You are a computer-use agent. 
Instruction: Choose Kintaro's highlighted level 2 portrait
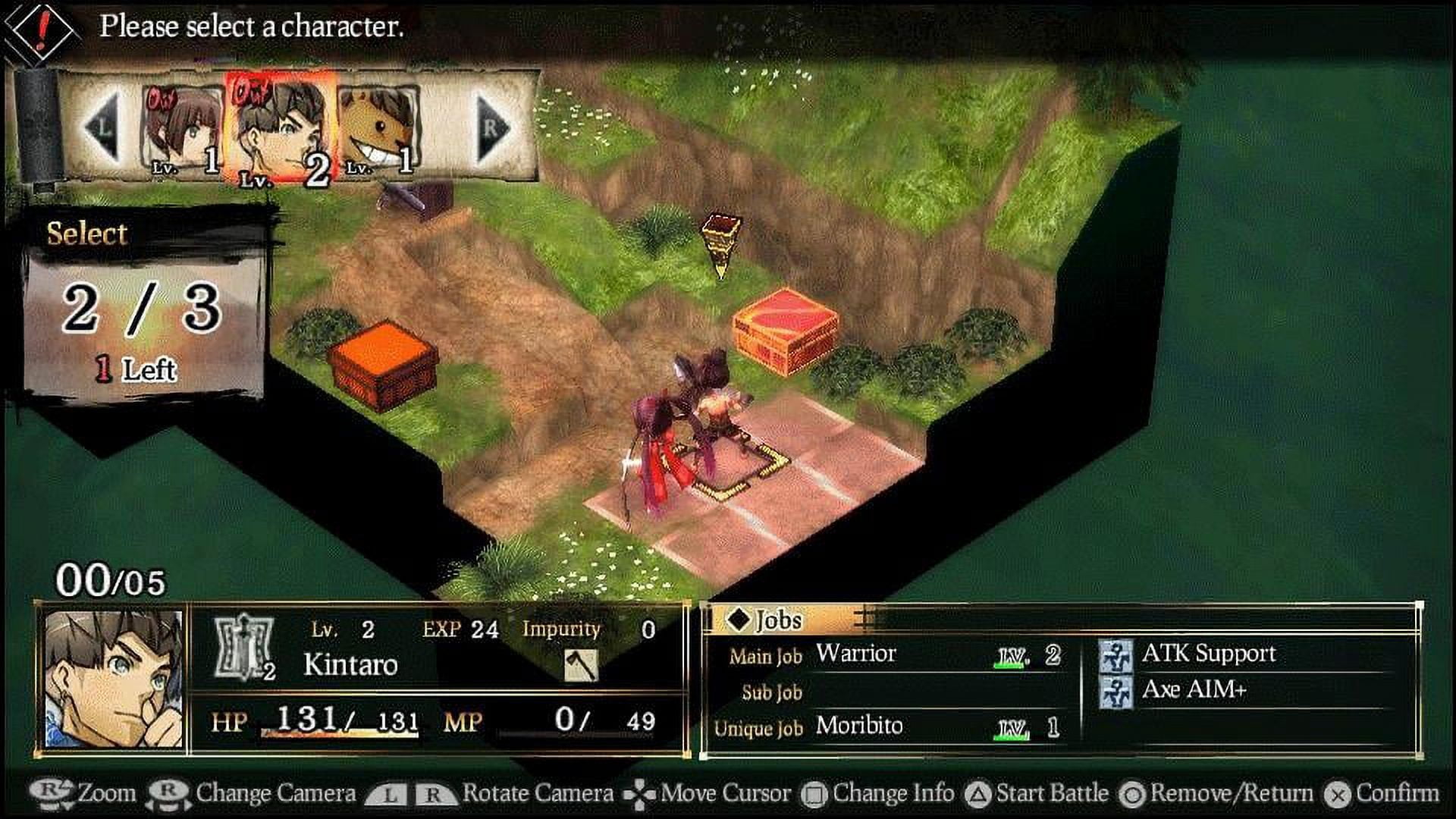[x=281, y=127]
